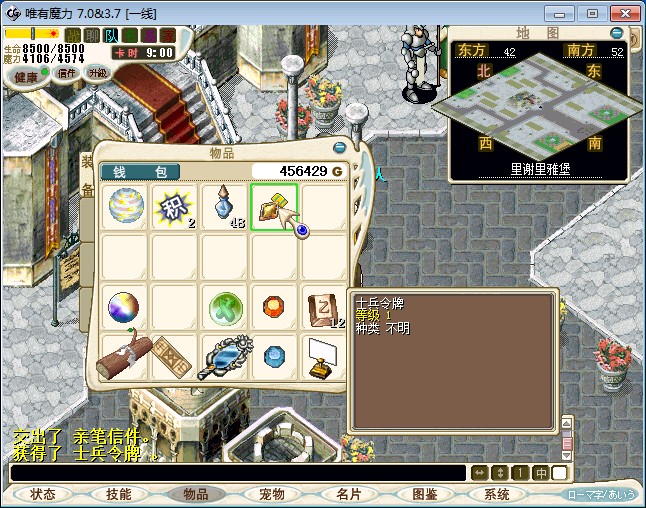Open the 图鉴 album menu
646x508 pixels.
pyautogui.click(x=424, y=494)
